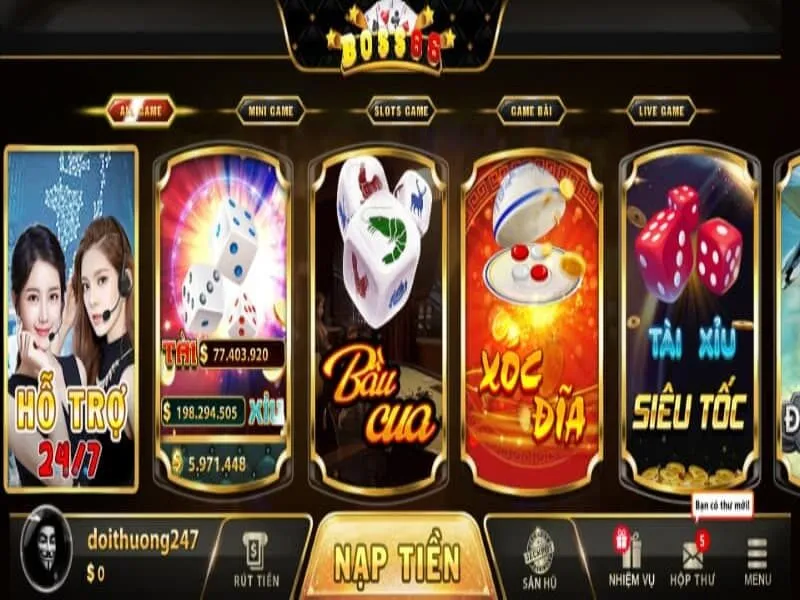Screen dimensions: 800x600
Task: Switch to the All Game tab
Action: 140,111
